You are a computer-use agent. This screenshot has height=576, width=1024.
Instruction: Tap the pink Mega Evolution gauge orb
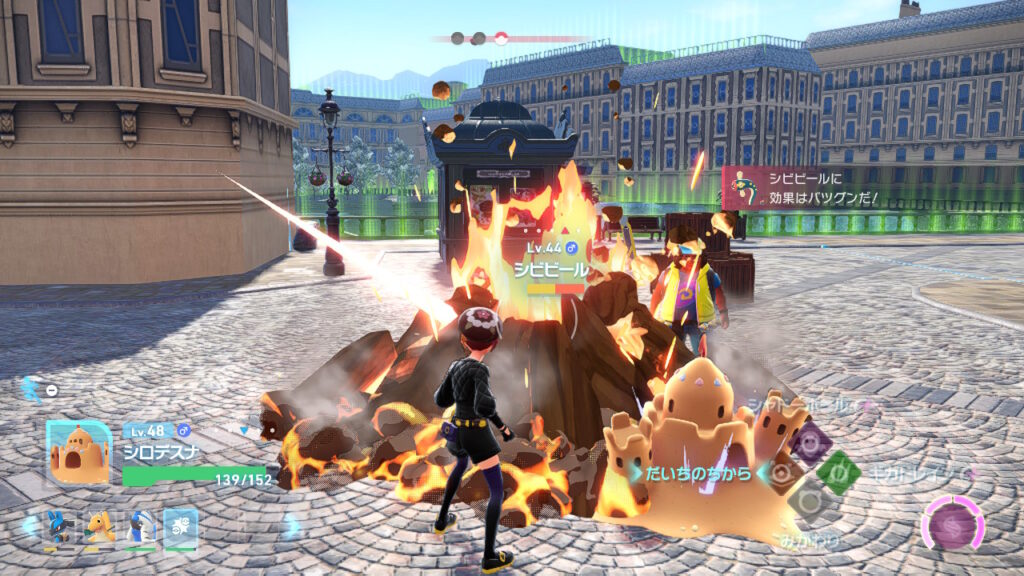coord(952,524)
